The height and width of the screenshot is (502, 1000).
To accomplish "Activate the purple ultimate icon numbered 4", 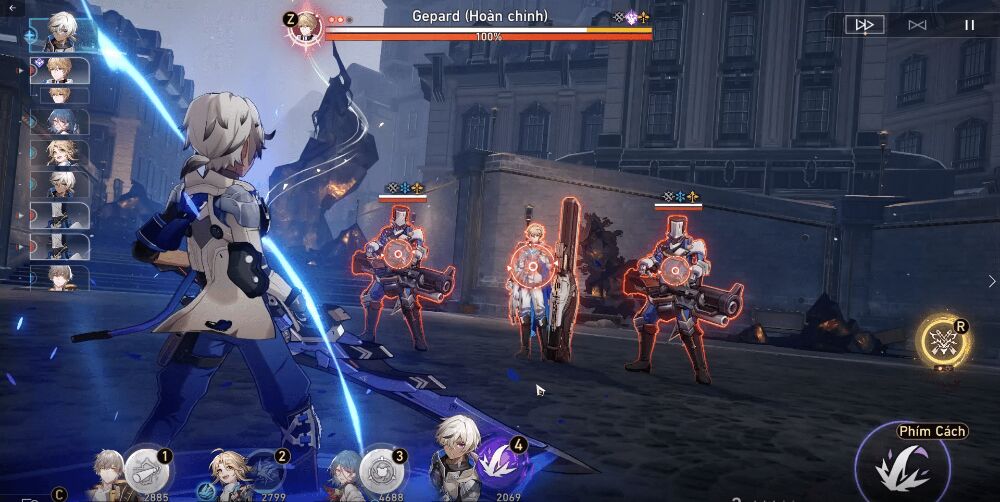I will tap(500, 462).
